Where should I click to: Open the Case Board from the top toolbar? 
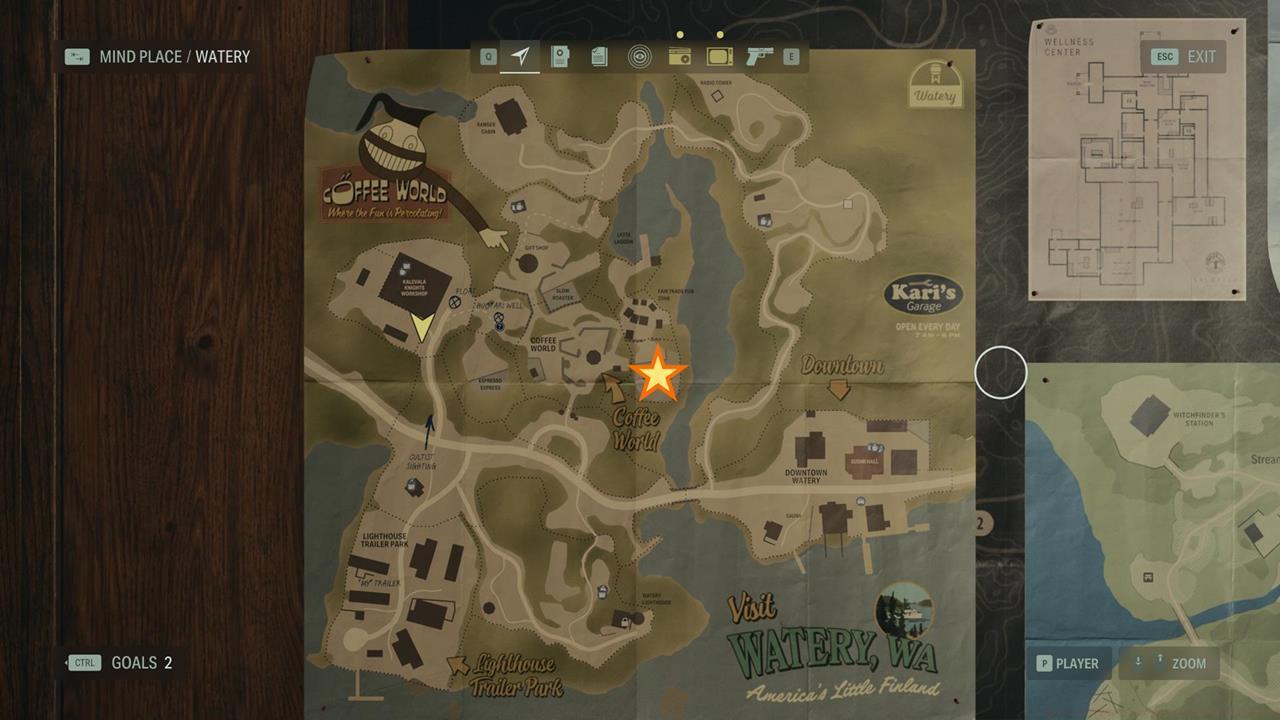(x=560, y=57)
